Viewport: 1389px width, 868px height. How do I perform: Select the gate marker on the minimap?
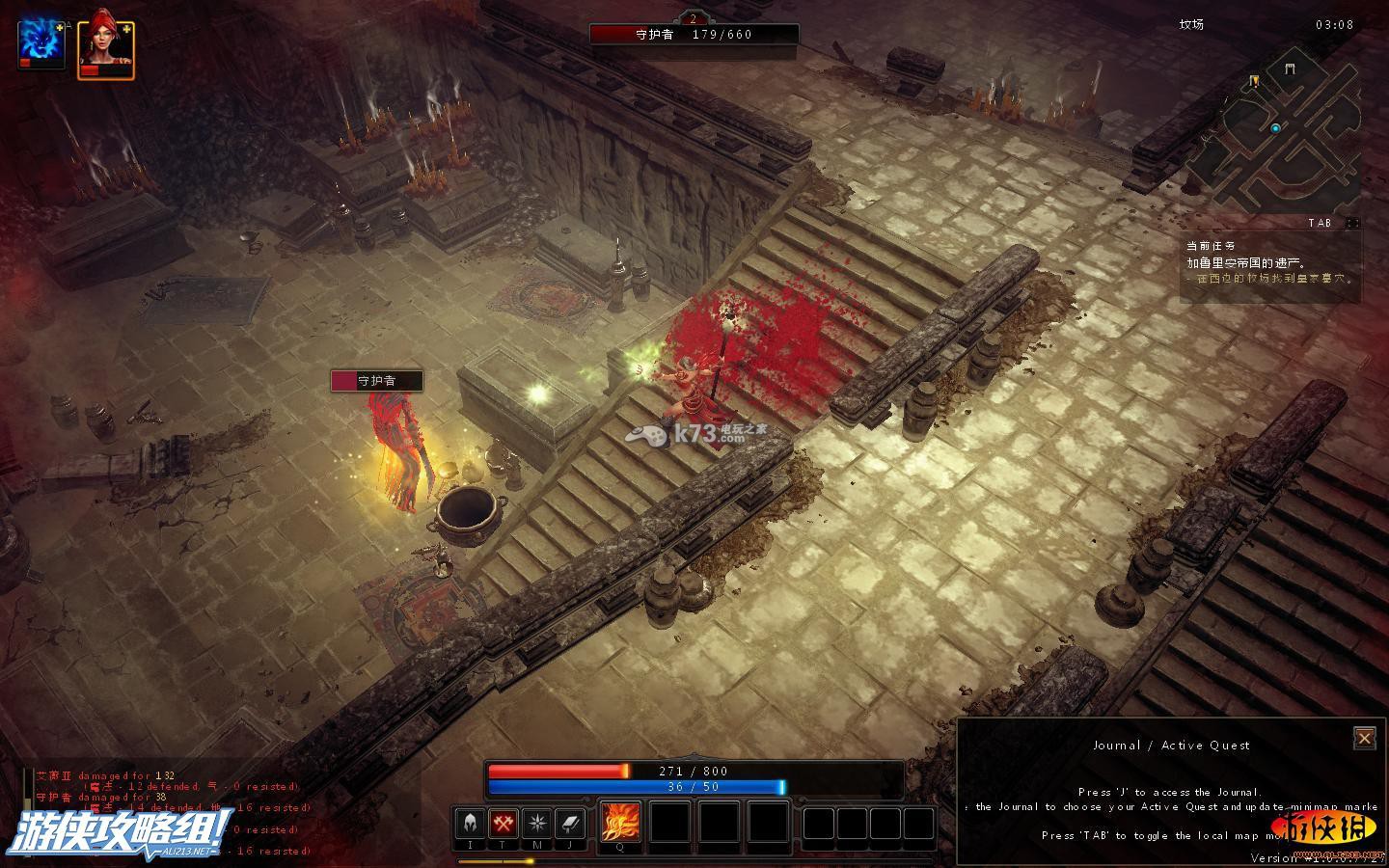1291,68
